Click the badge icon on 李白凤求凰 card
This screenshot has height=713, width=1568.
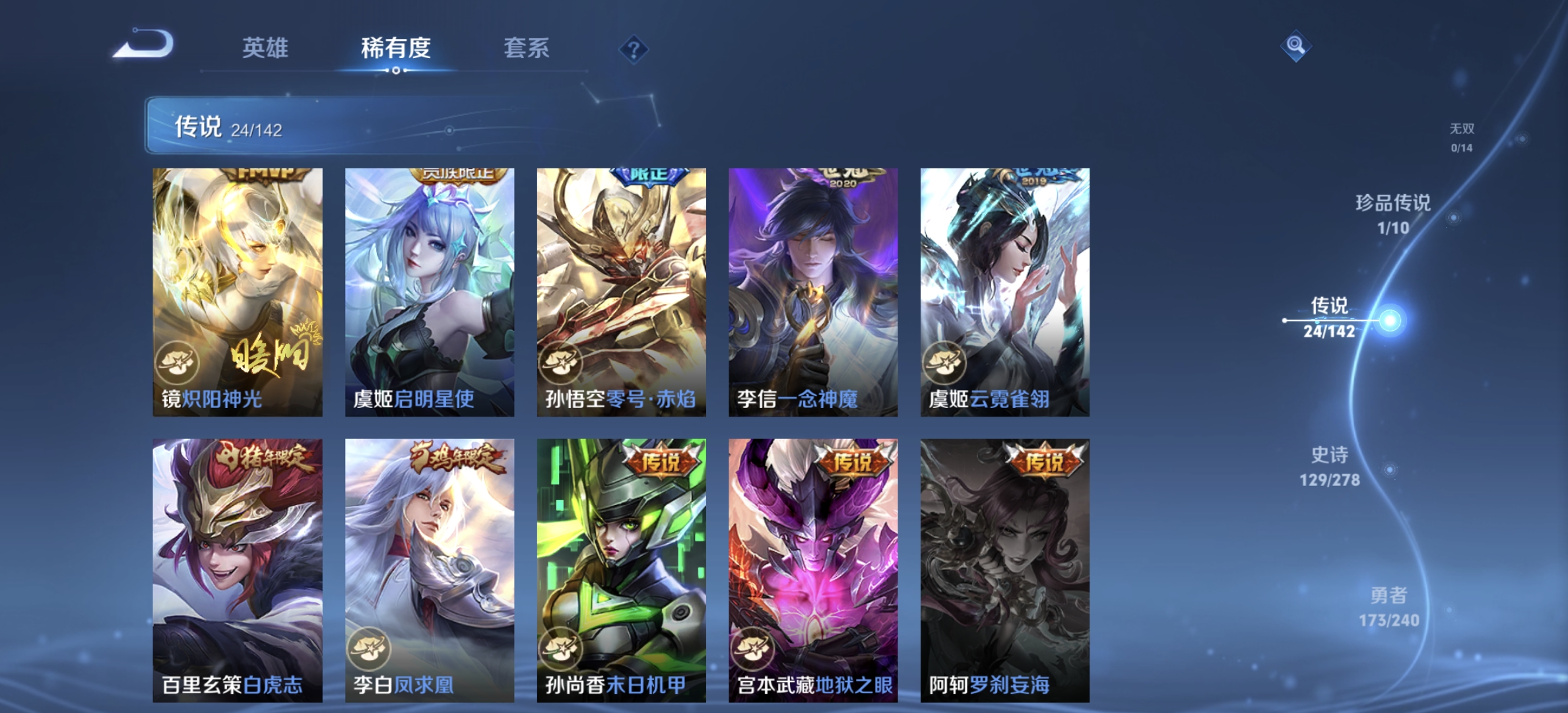coord(368,649)
